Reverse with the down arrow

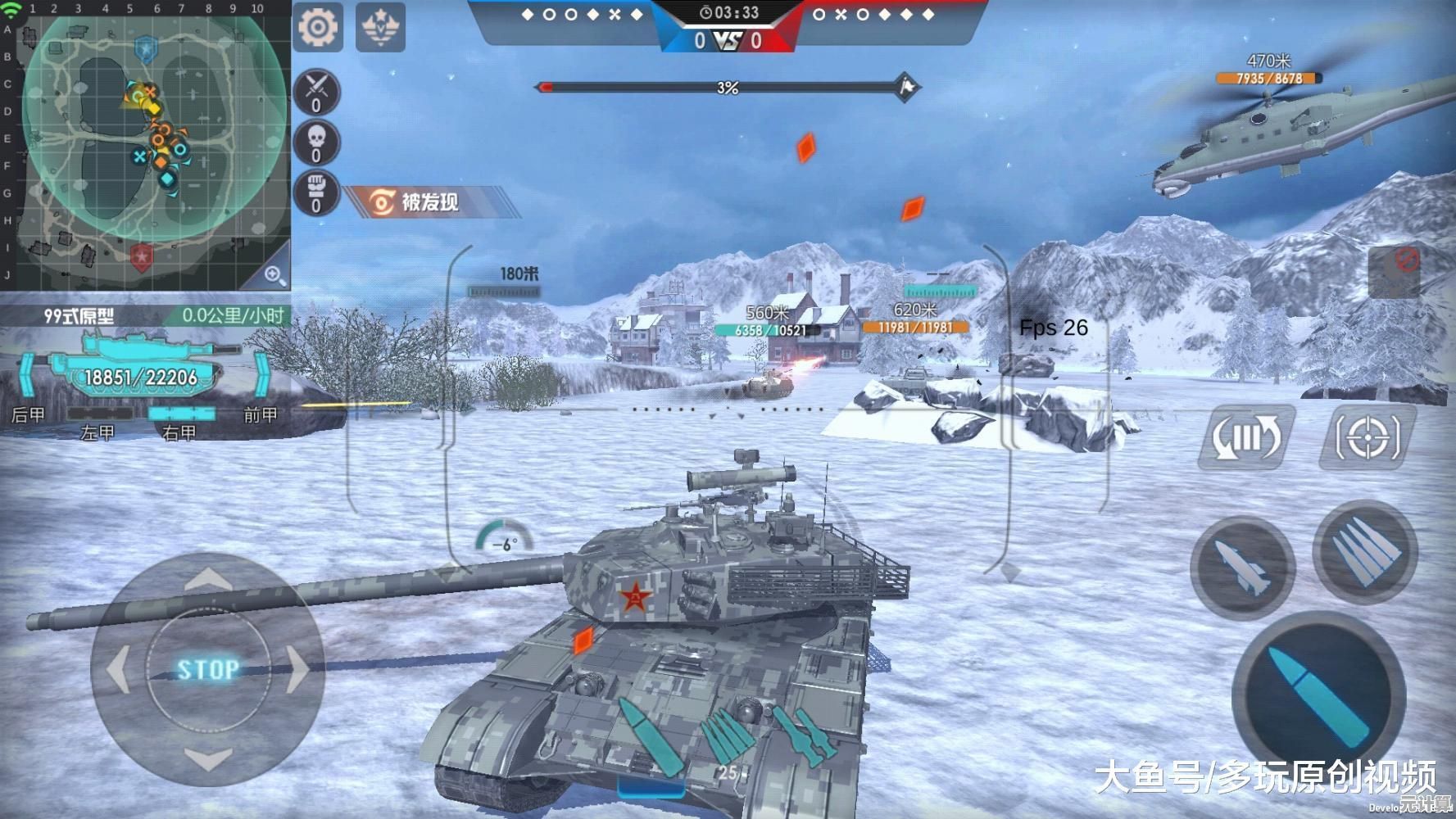(208, 758)
